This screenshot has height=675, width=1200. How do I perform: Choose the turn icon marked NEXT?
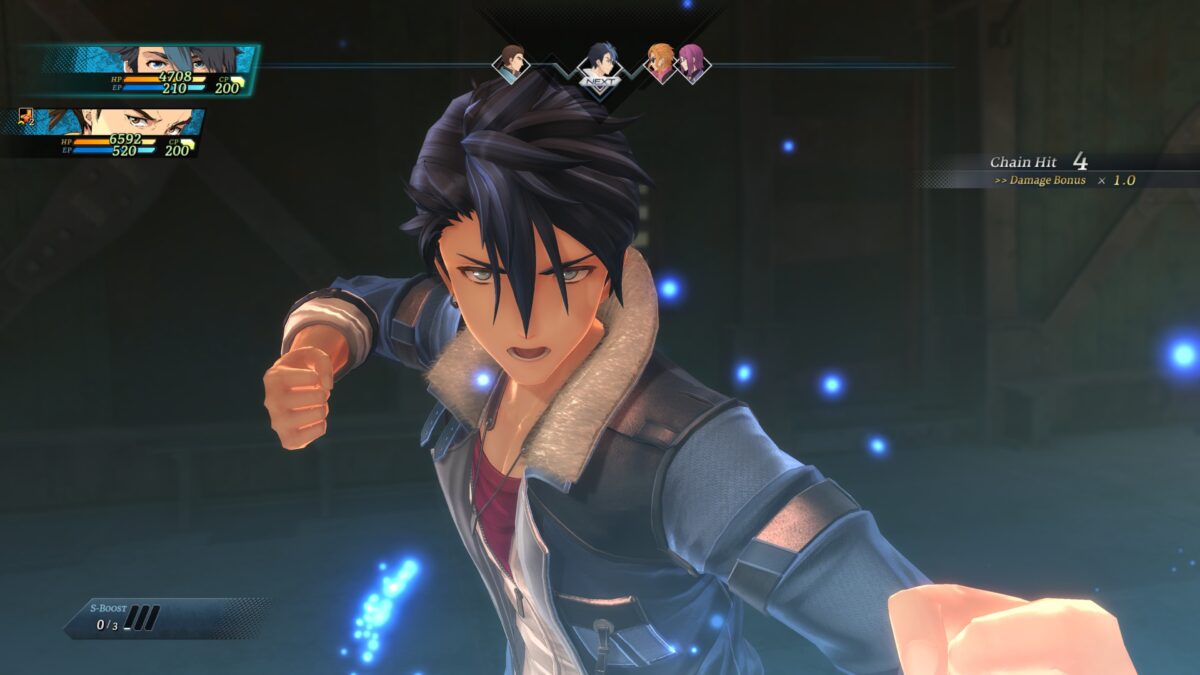[x=600, y=66]
